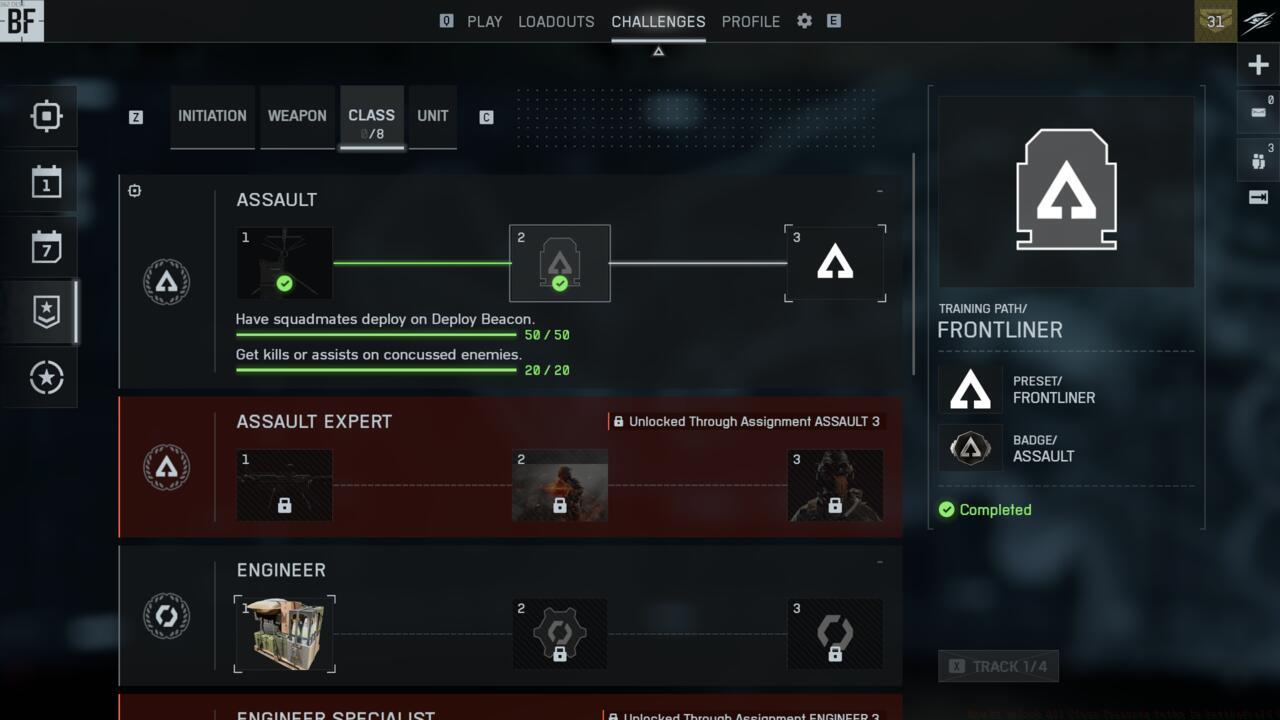Viewport: 1280px width, 720px height.
Task: Open messages via the mail icon
Action: [1256, 110]
